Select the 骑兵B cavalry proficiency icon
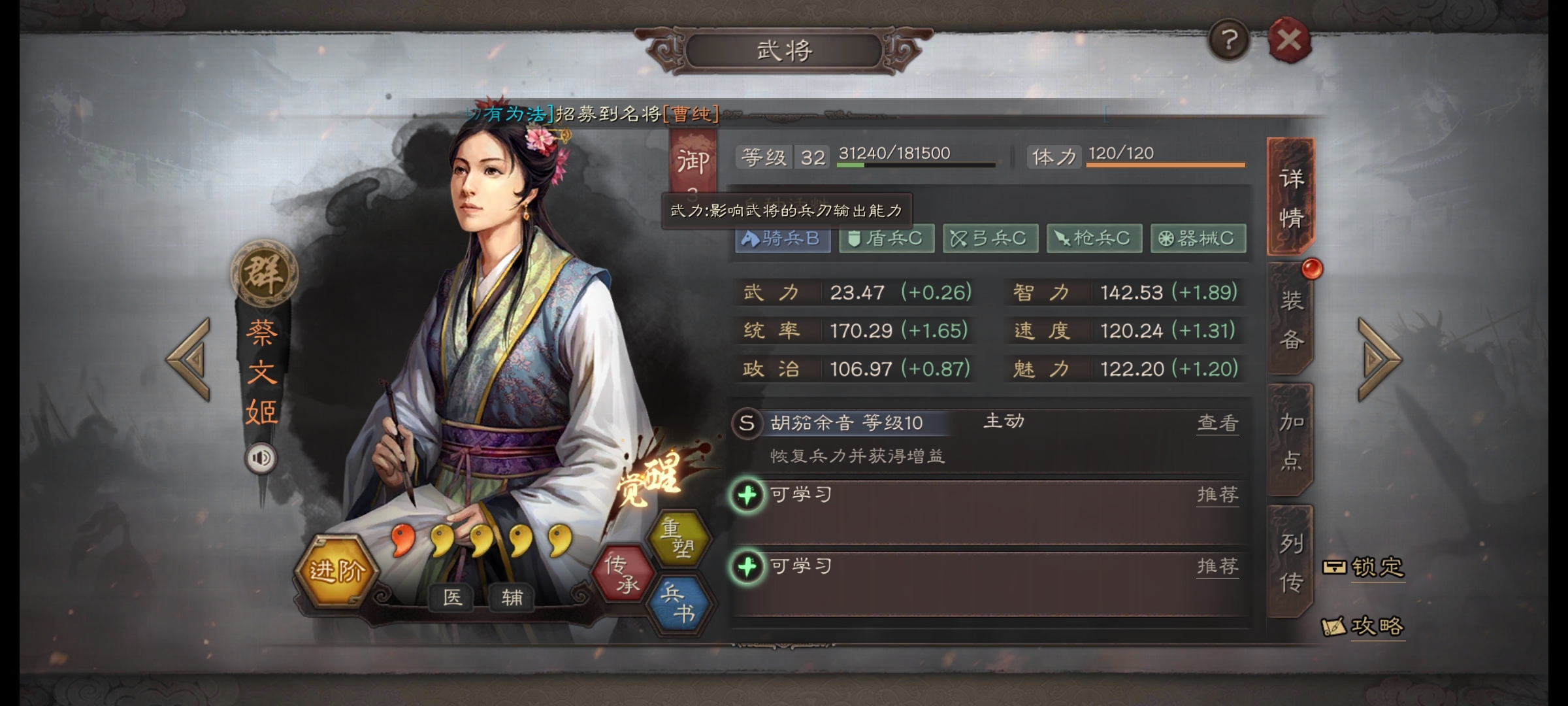The width and height of the screenshot is (1568, 706). [782, 239]
